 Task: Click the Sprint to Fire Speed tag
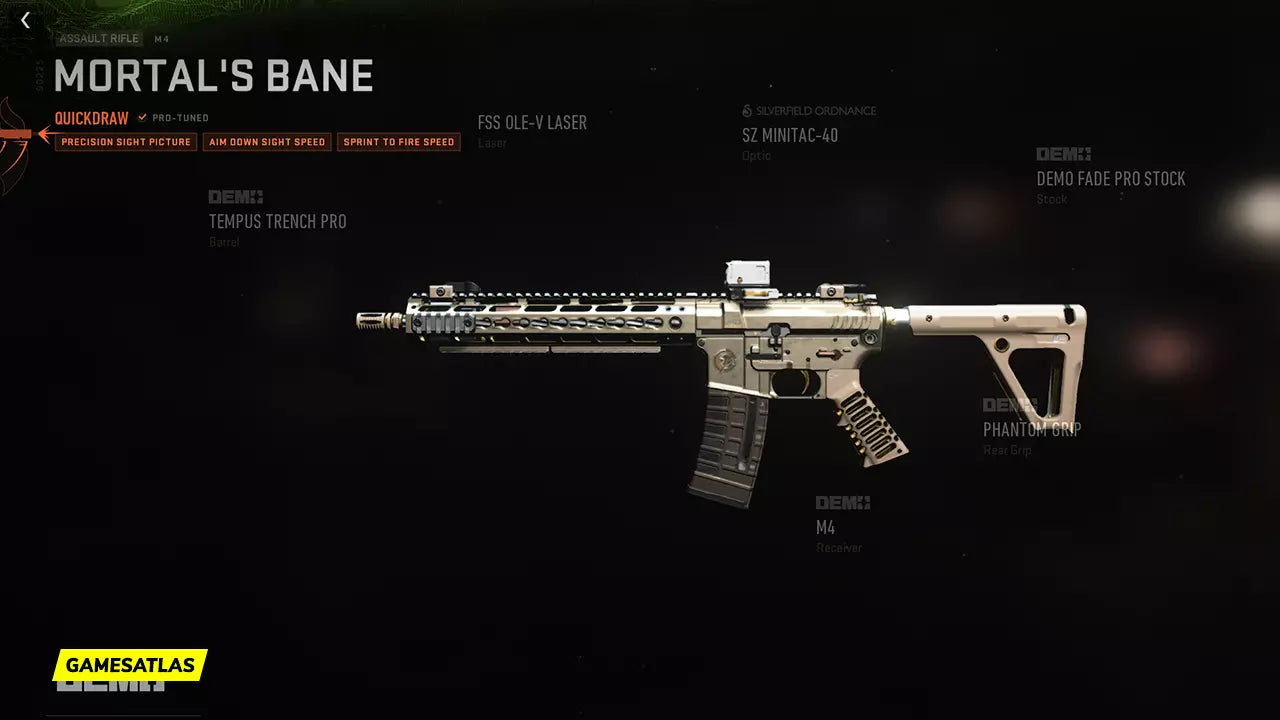[399, 142]
